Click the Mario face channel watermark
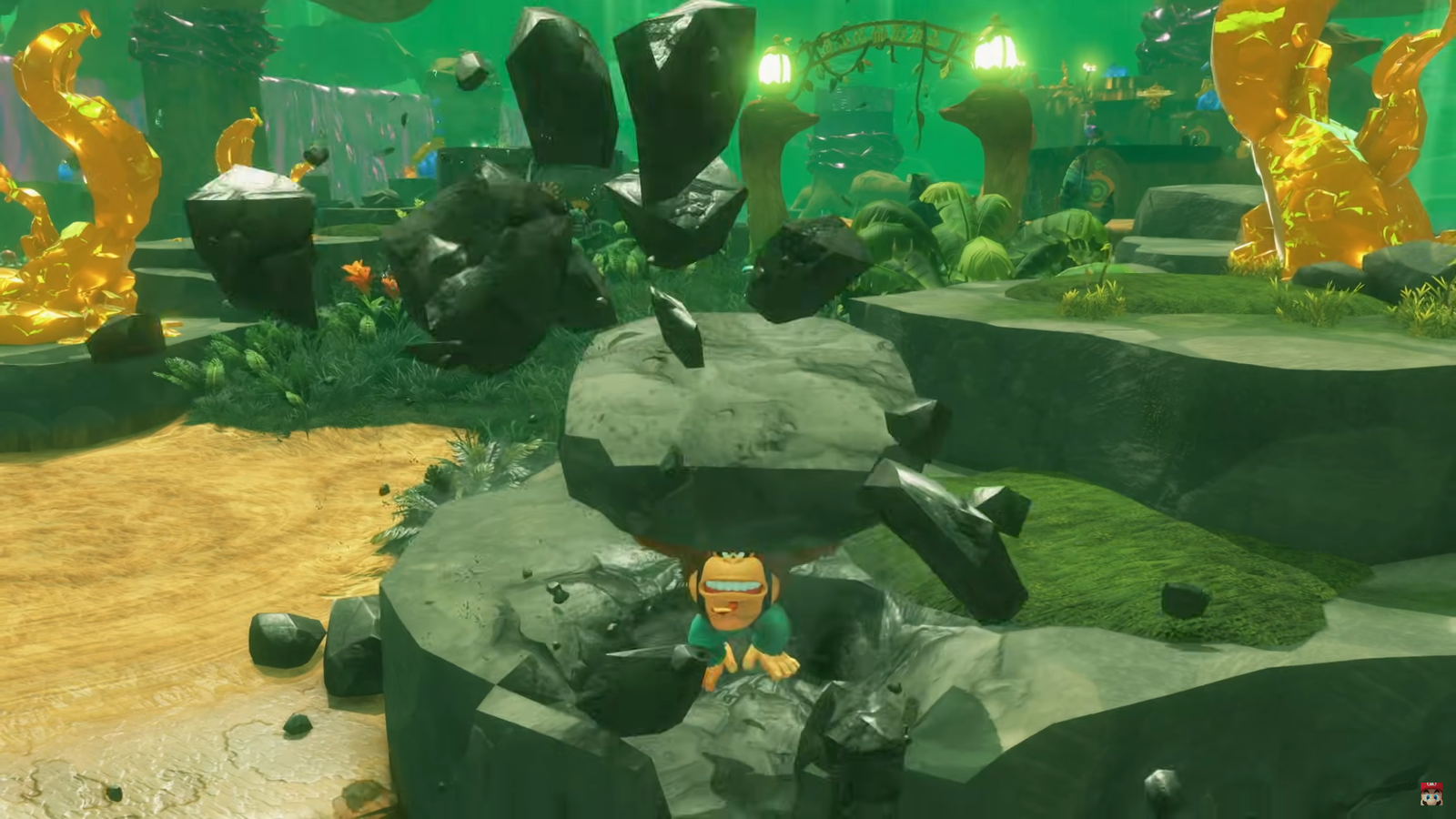The image size is (1456, 819). pos(1431,793)
